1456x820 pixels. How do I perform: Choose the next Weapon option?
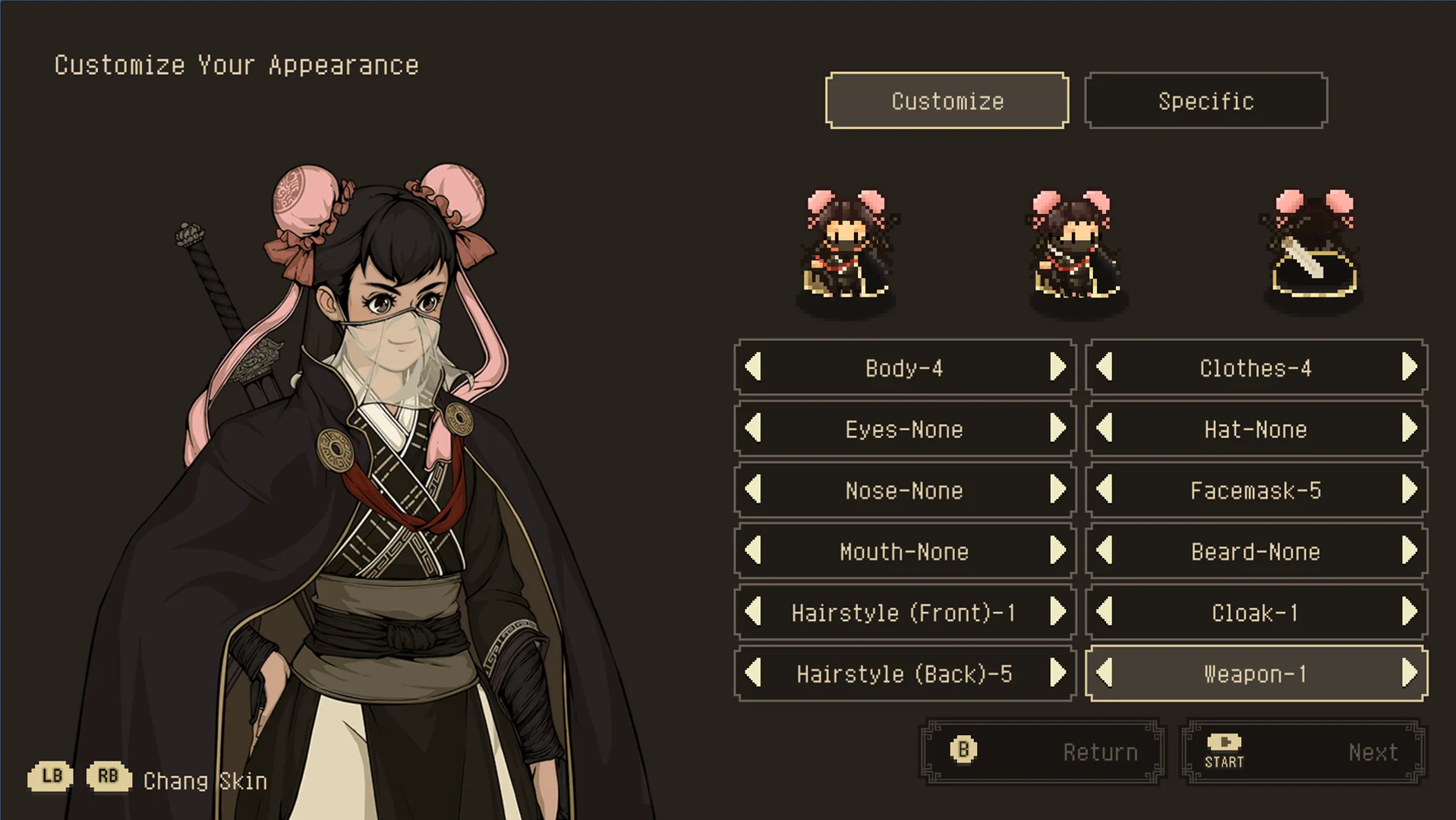point(1409,673)
